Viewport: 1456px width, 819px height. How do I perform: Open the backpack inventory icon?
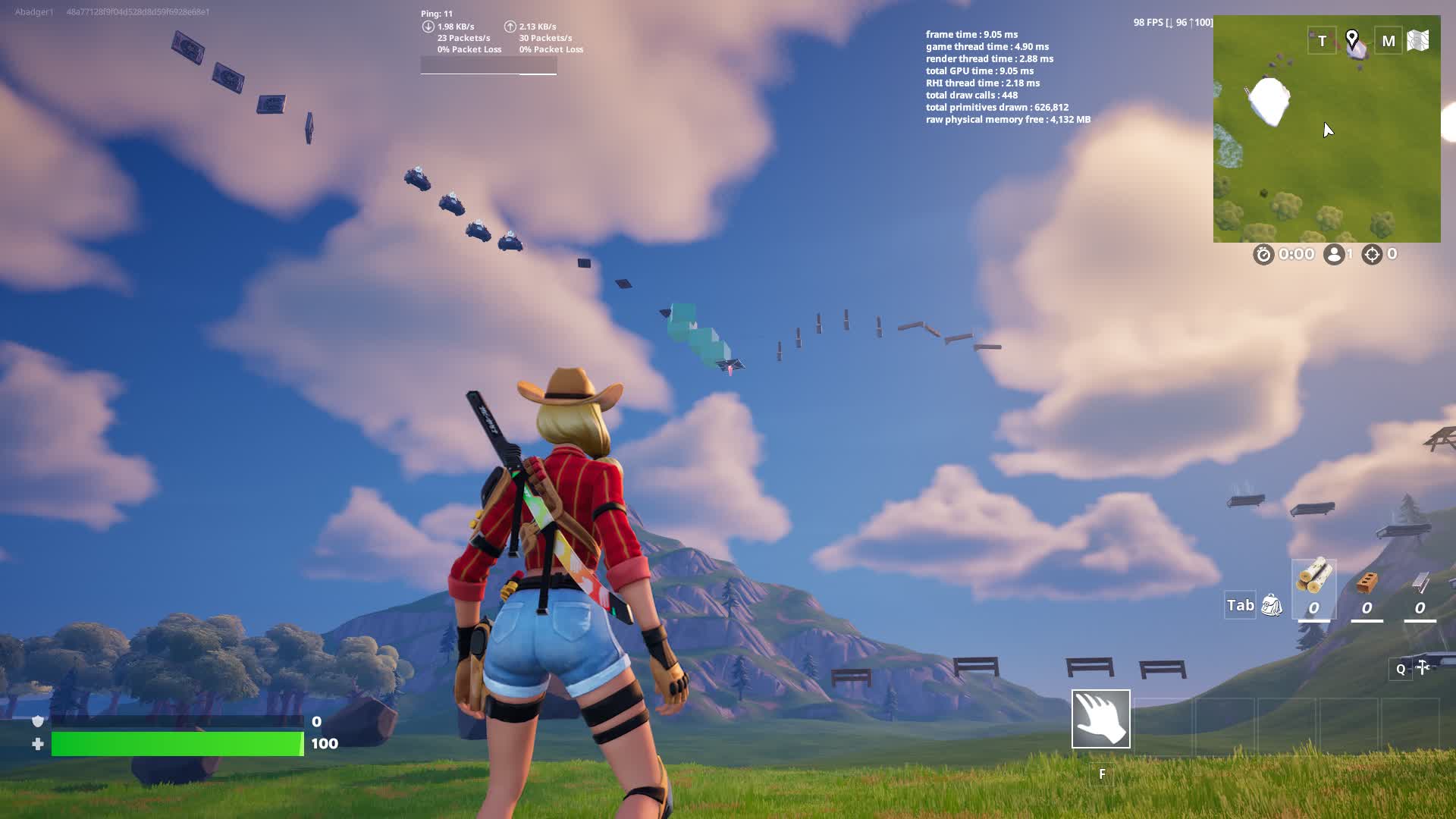(x=1271, y=605)
